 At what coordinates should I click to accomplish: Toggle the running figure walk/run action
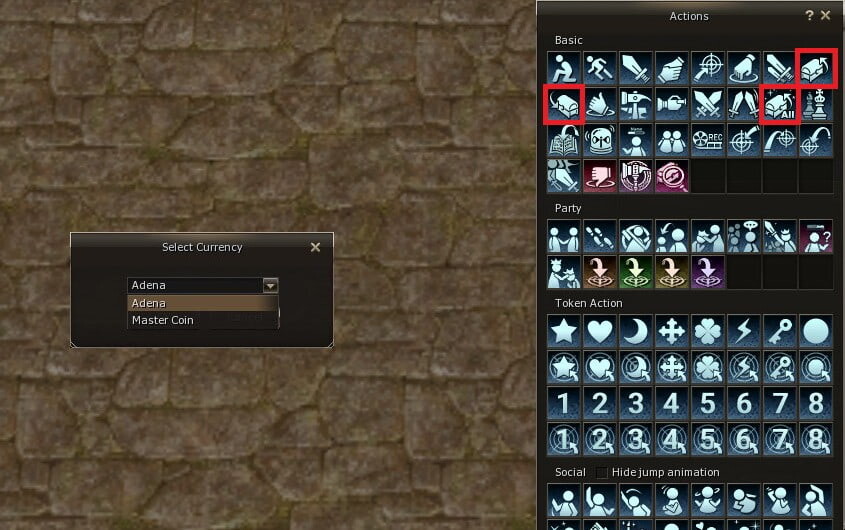click(599, 68)
